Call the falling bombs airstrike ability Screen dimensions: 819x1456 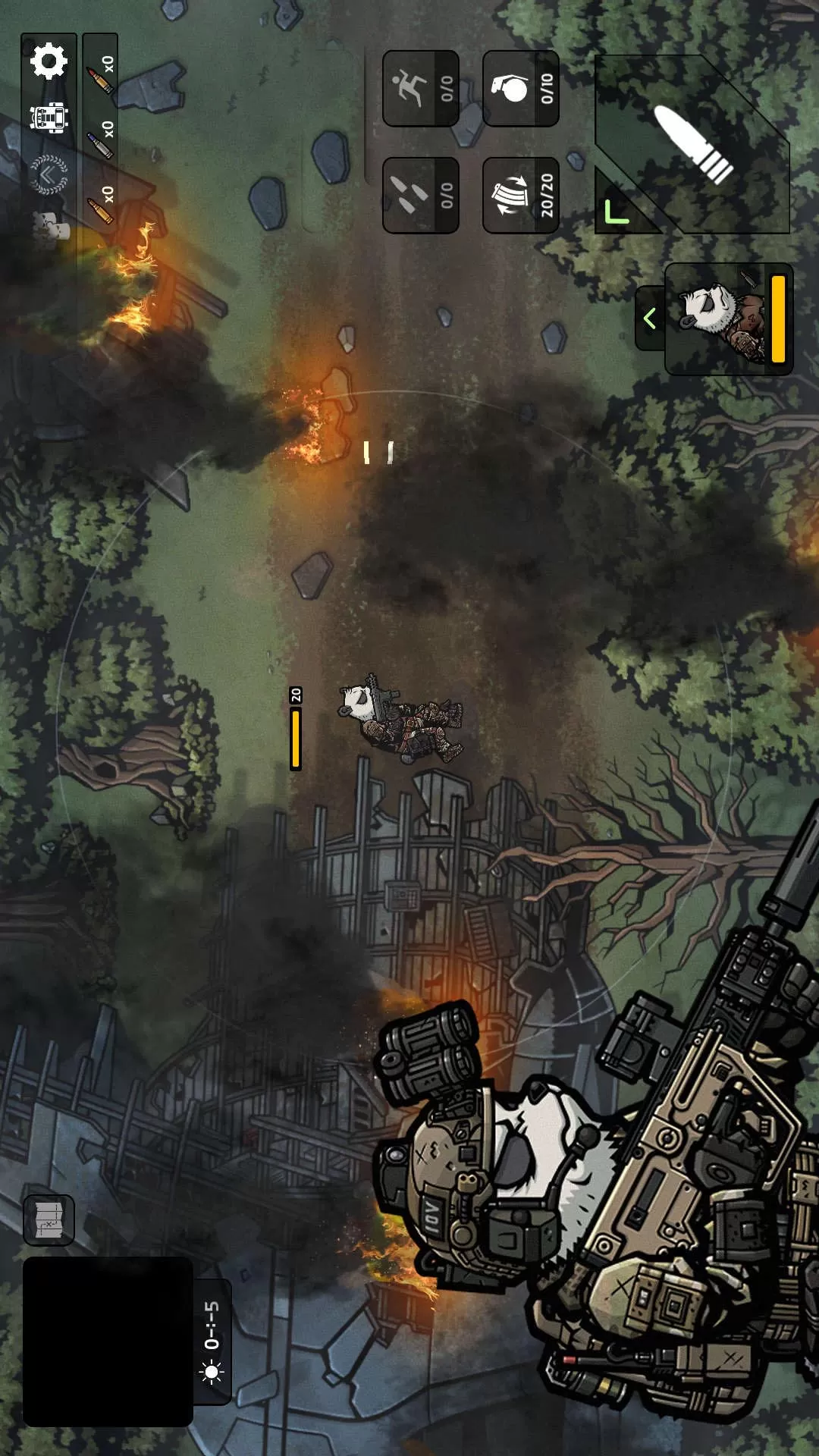[x=421, y=195]
